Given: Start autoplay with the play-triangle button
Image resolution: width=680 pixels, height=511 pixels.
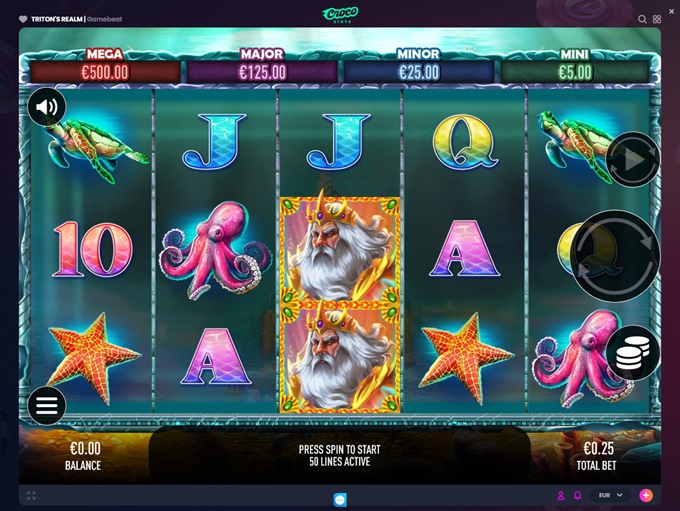Looking at the screenshot, I should tap(633, 159).
